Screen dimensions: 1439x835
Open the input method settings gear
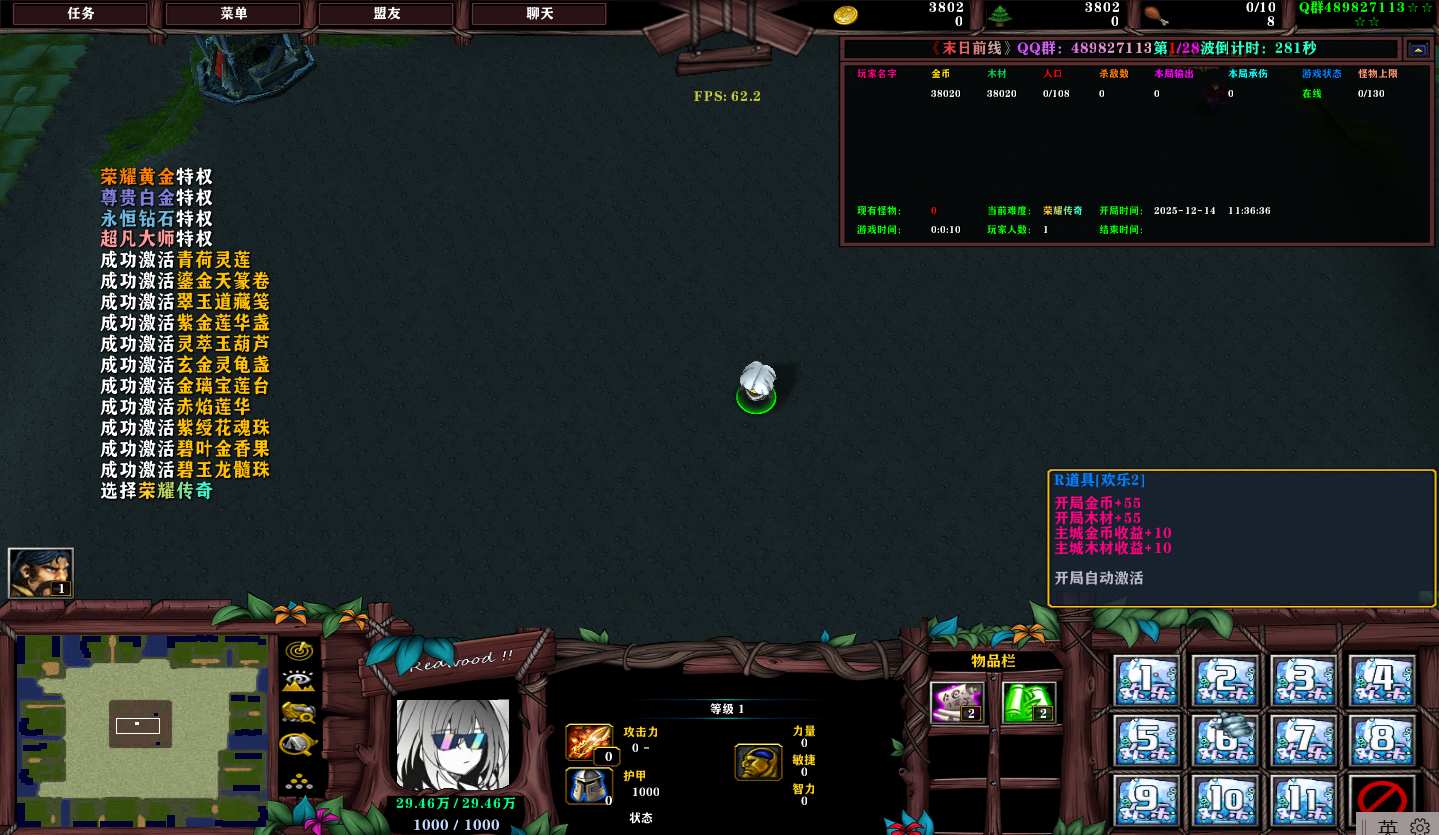[1419, 827]
